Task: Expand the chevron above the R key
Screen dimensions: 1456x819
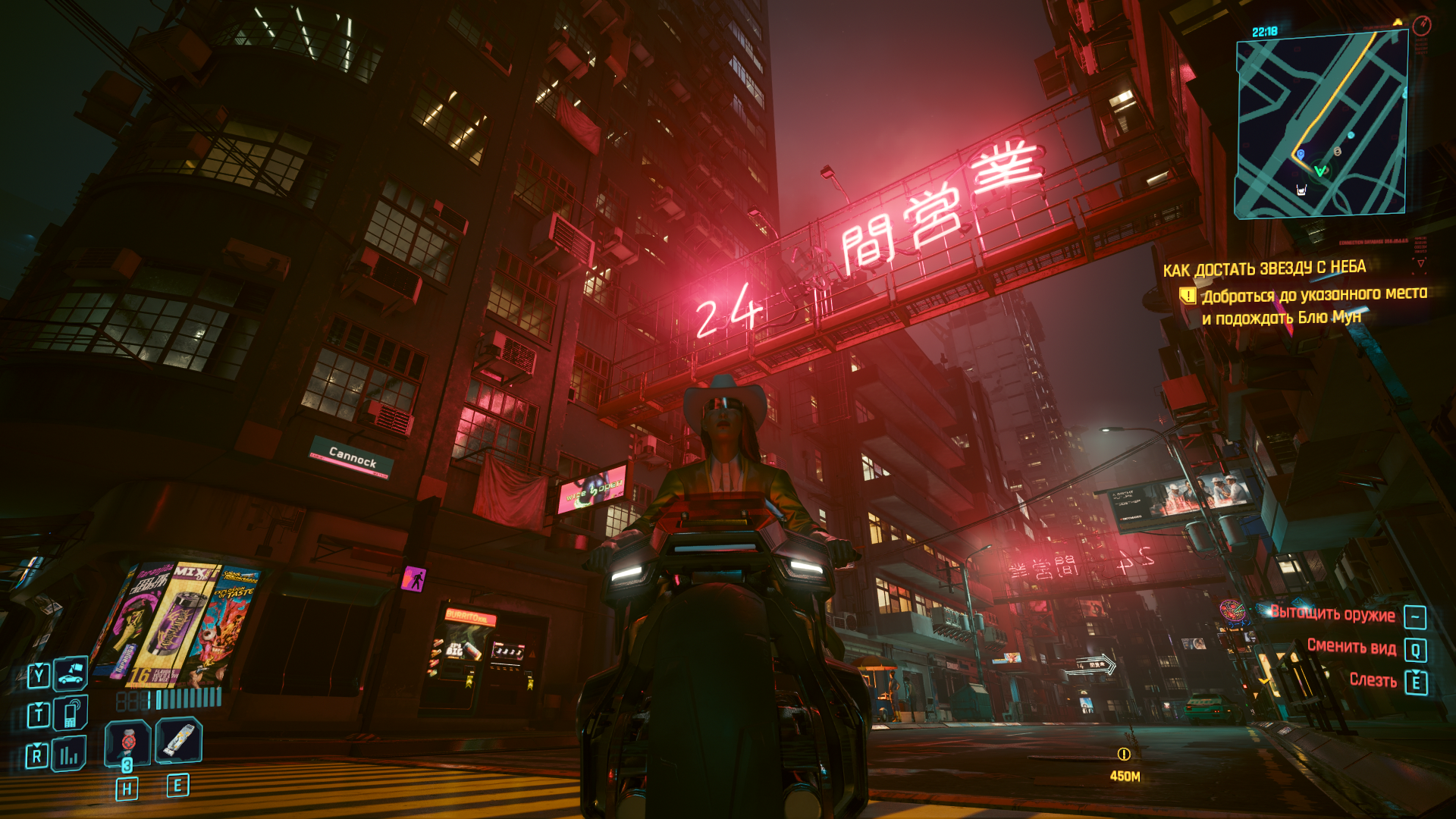Action: (x=36, y=745)
